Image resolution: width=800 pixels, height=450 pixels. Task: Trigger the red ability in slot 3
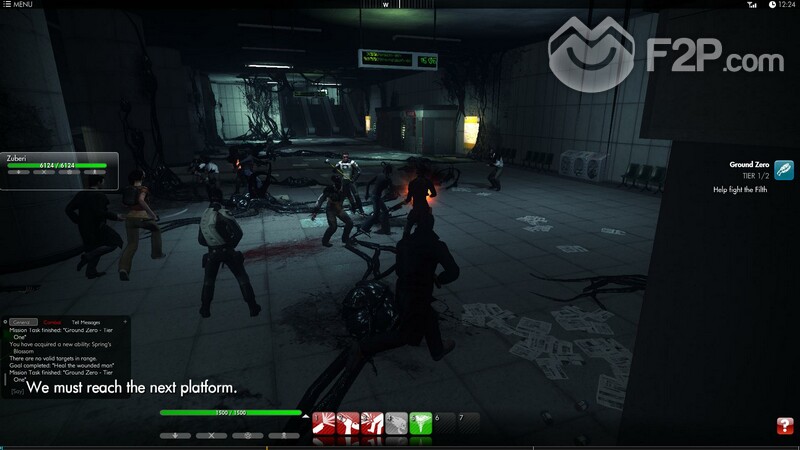pyautogui.click(x=371, y=424)
